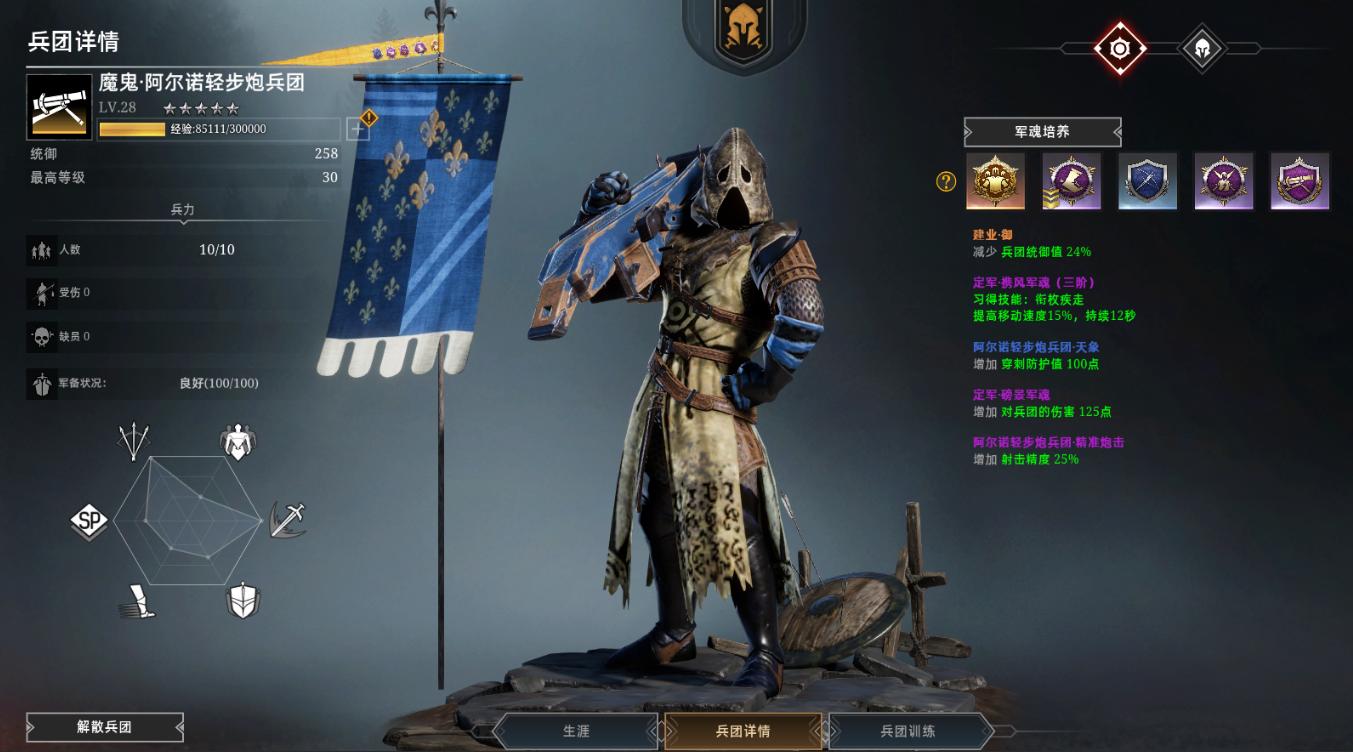1353x752 pixels.
Task: Select the pickaxe icon on radar chart
Action: 288,520
